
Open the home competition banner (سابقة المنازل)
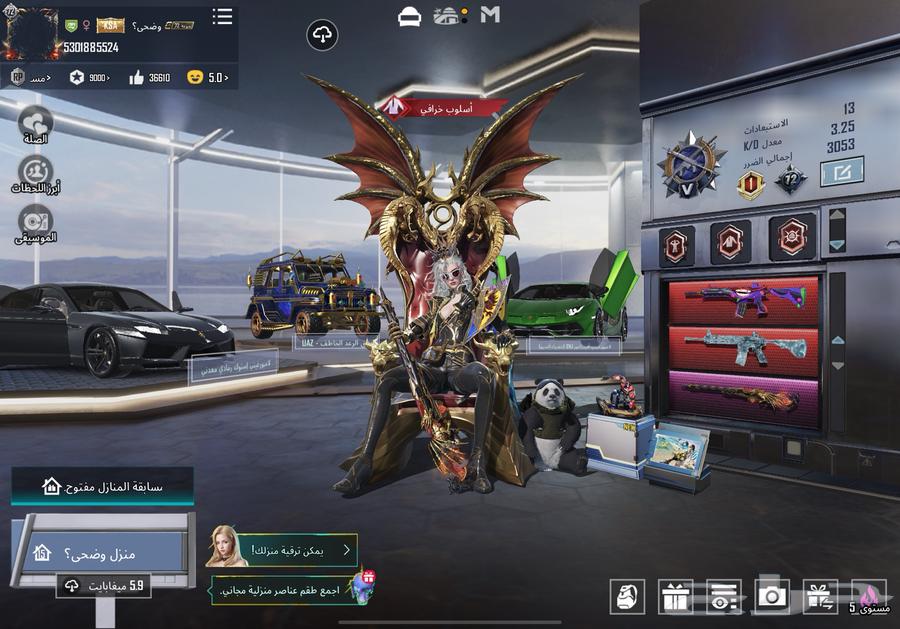(x=103, y=487)
